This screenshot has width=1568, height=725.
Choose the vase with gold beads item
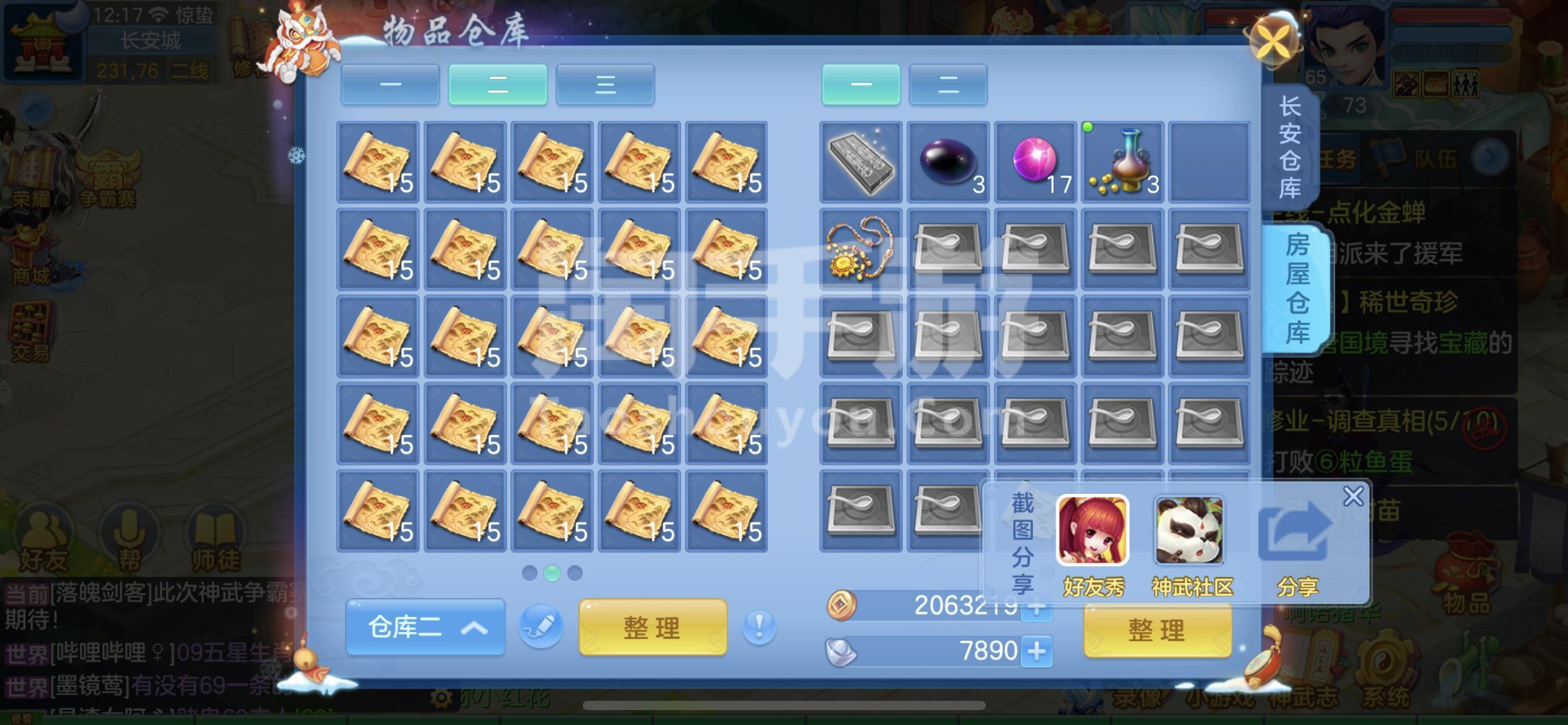[1122, 162]
